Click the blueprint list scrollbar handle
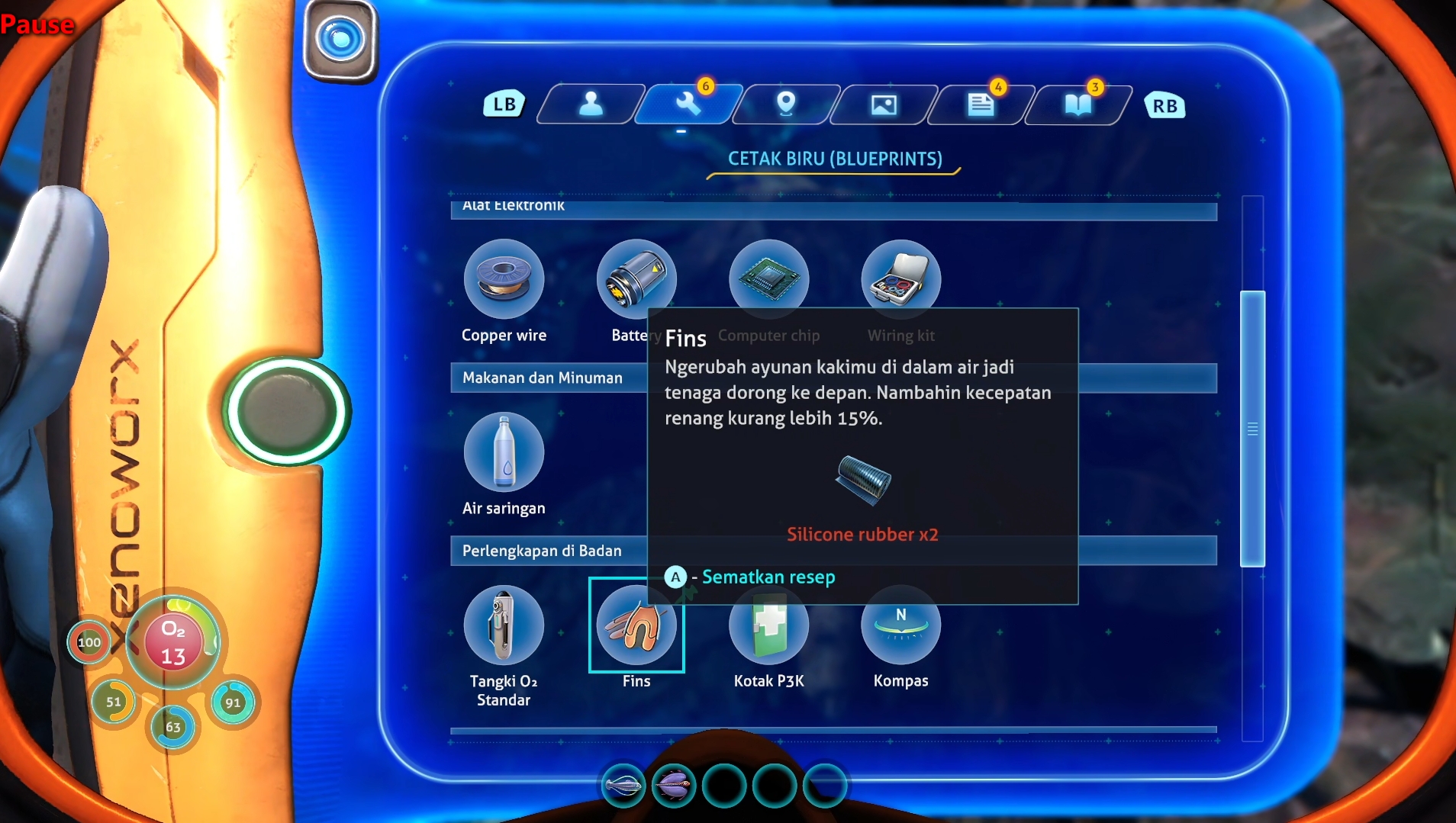 pos(1252,429)
